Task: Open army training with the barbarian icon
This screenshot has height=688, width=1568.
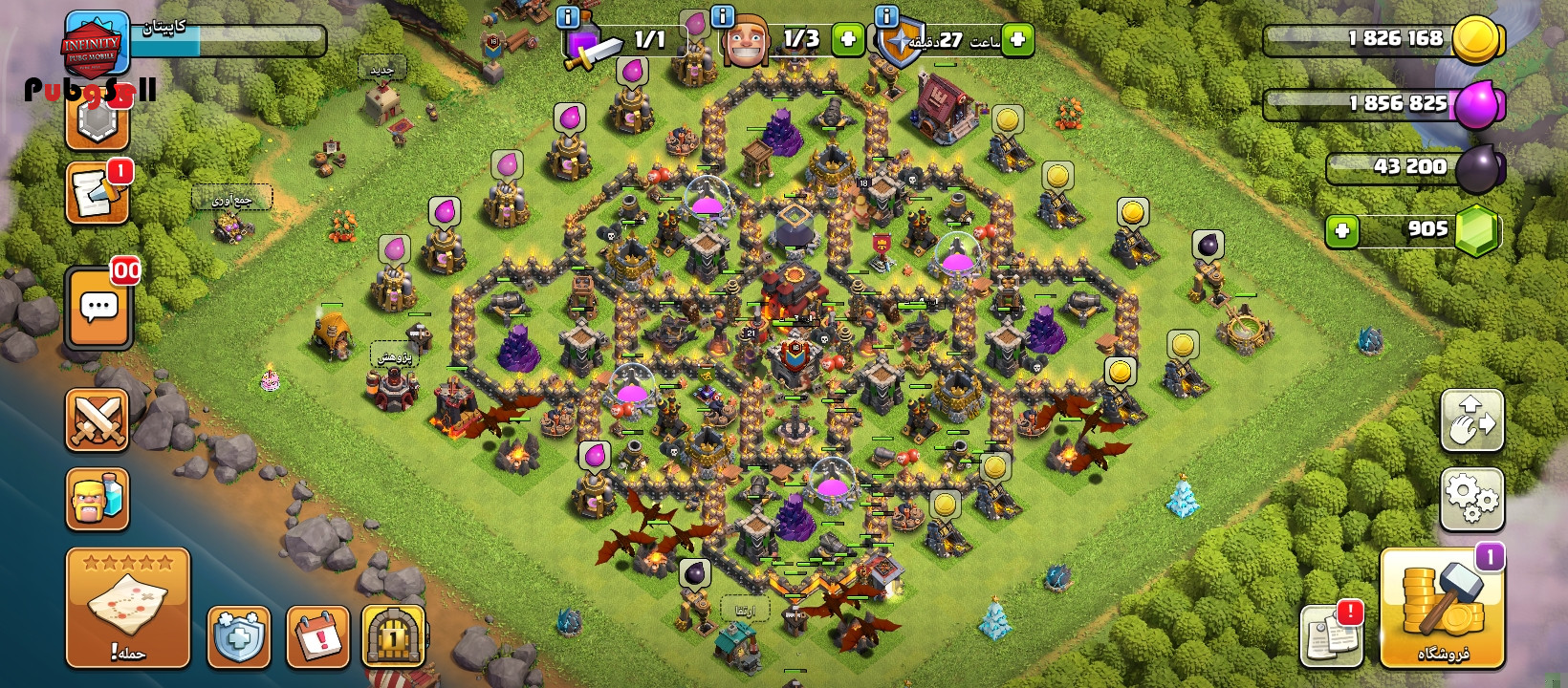Action: pos(97,499)
